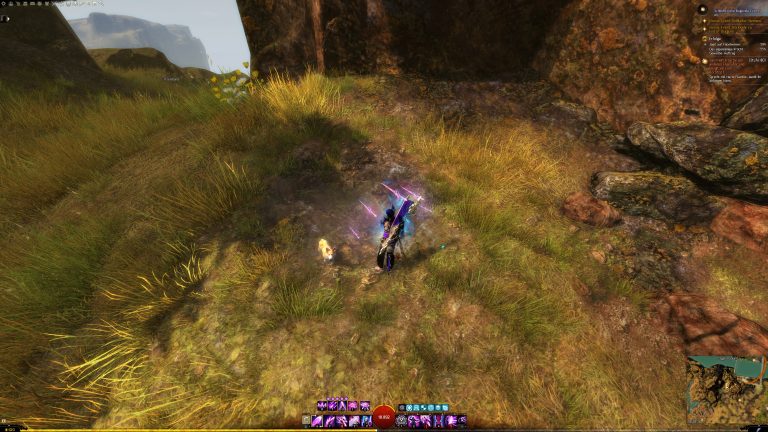Trigger the elite skill at the bar's end
Screen dimensions: 768x432
461,422
